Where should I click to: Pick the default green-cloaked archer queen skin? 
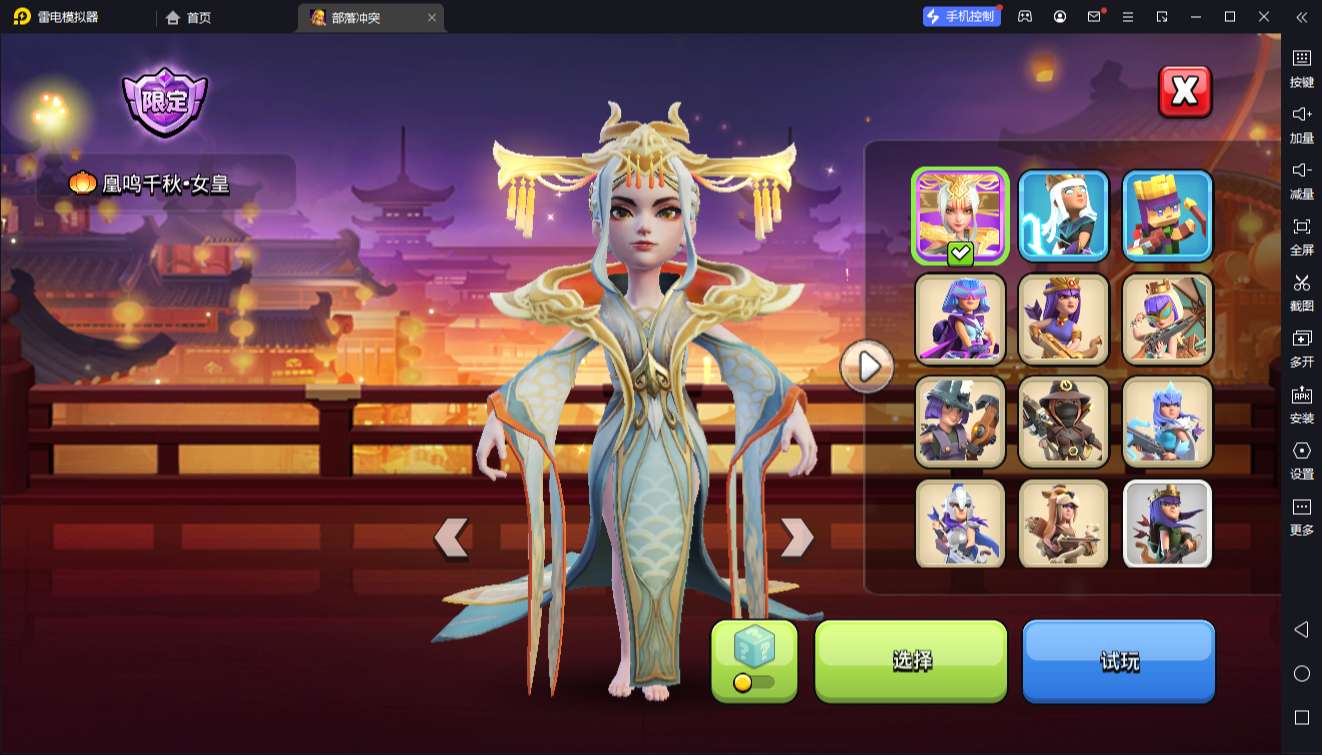pyautogui.click(x=1167, y=524)
